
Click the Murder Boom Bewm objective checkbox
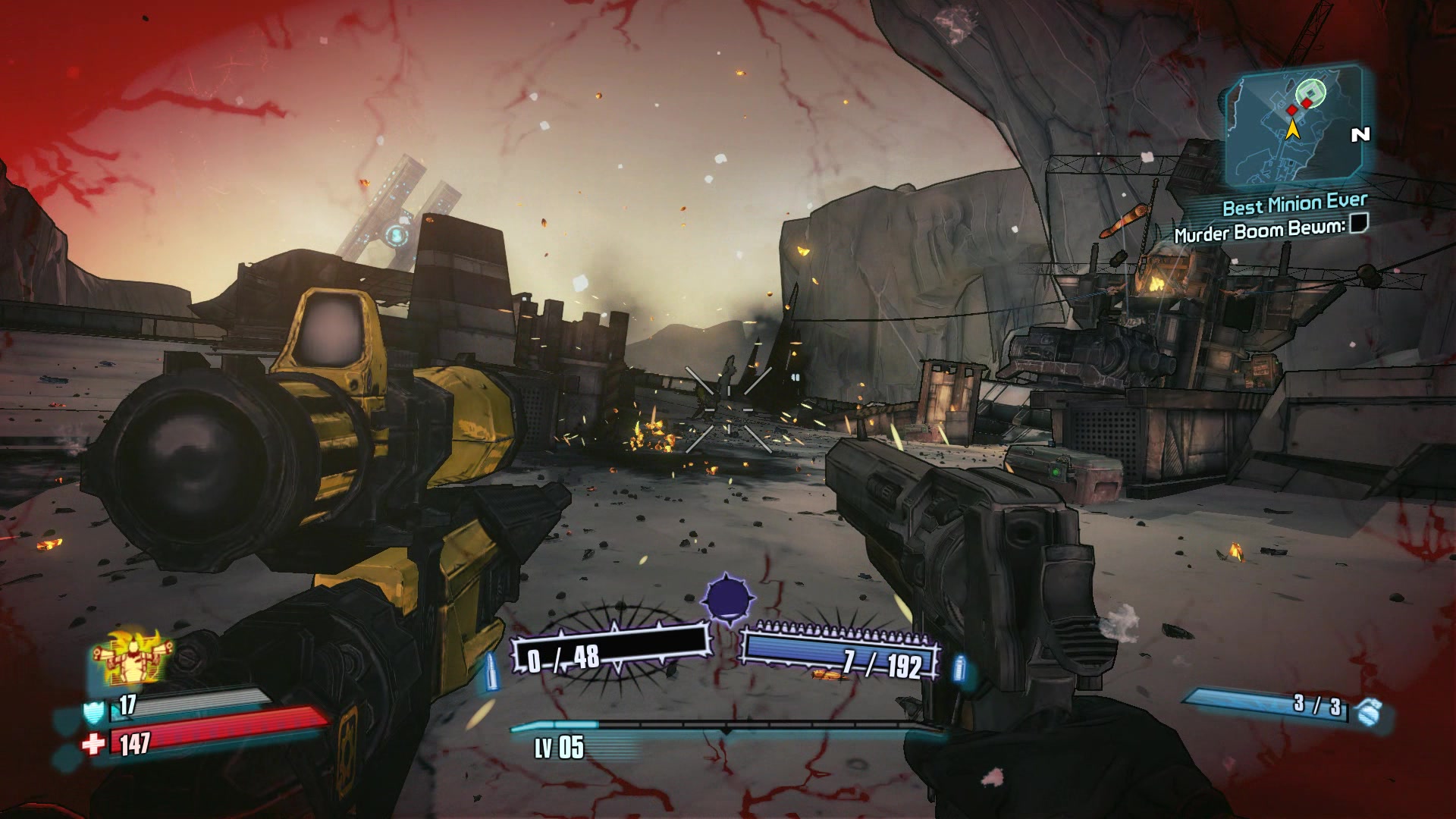[1357, 223]
